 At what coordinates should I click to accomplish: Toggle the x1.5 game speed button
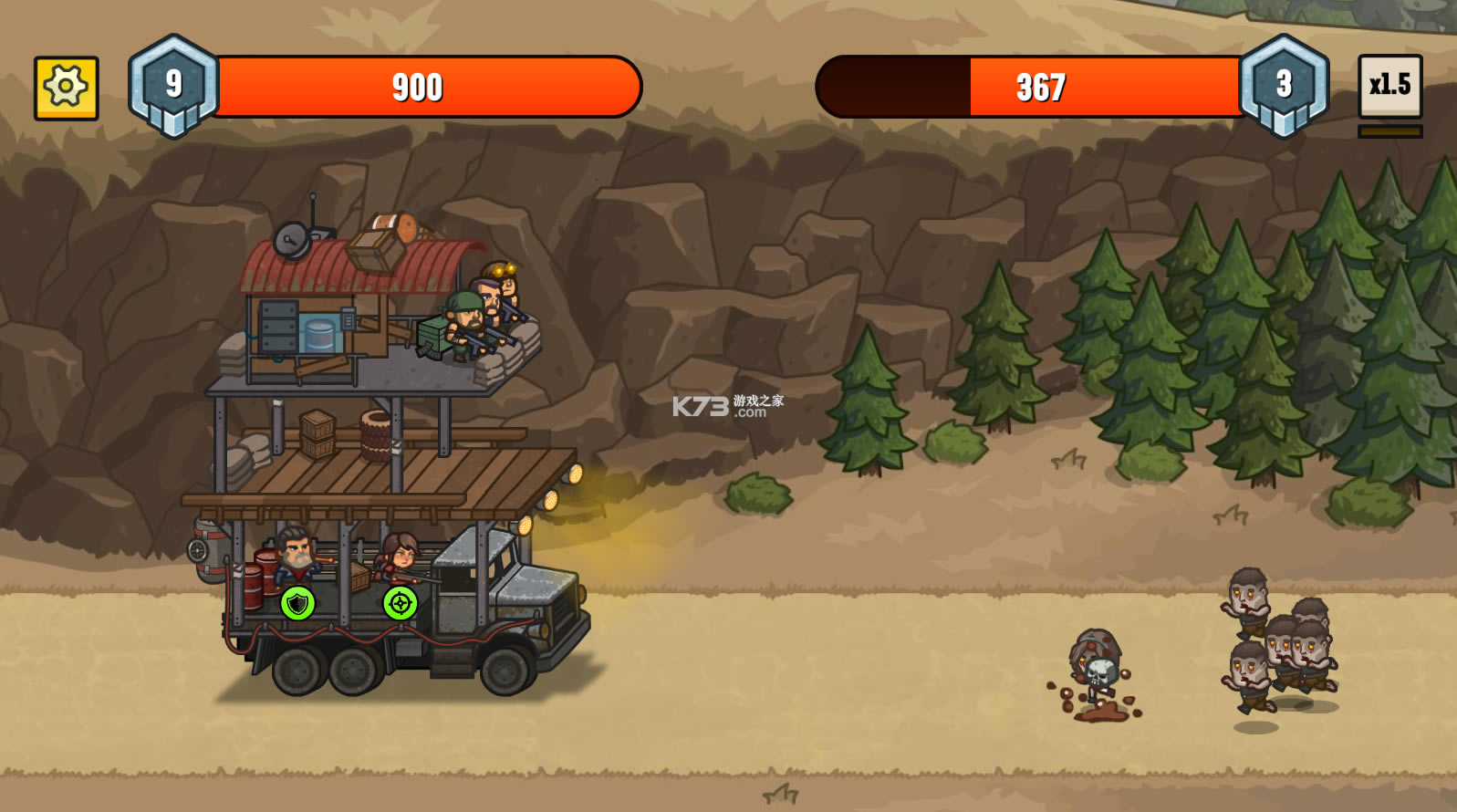[1389, 86]
